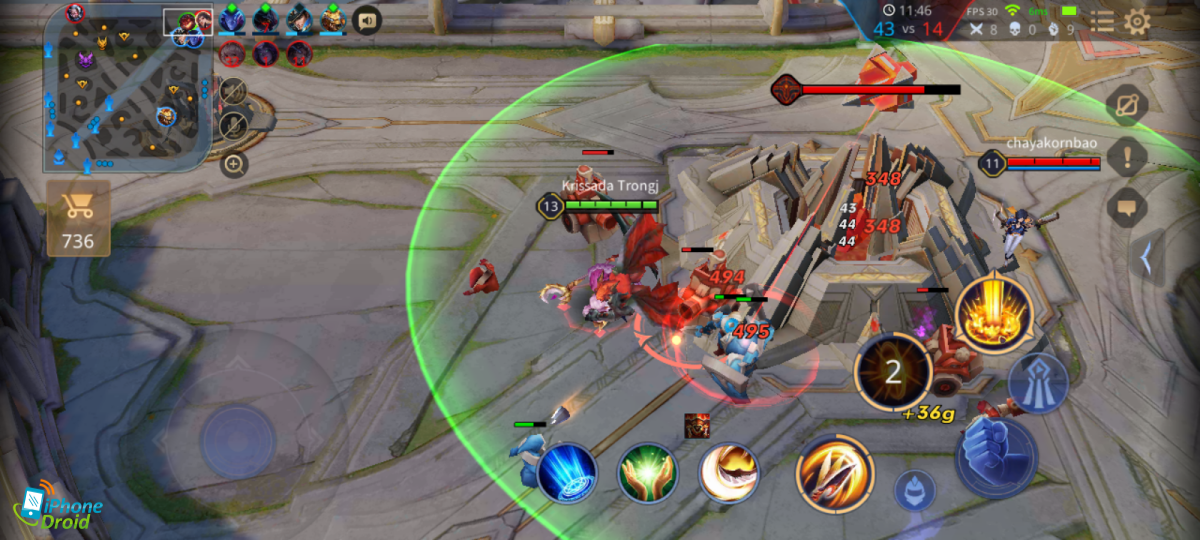Open the scoreboard list icon
The height and width of the screenshot is (540, 1200).
coord(1102,22)
